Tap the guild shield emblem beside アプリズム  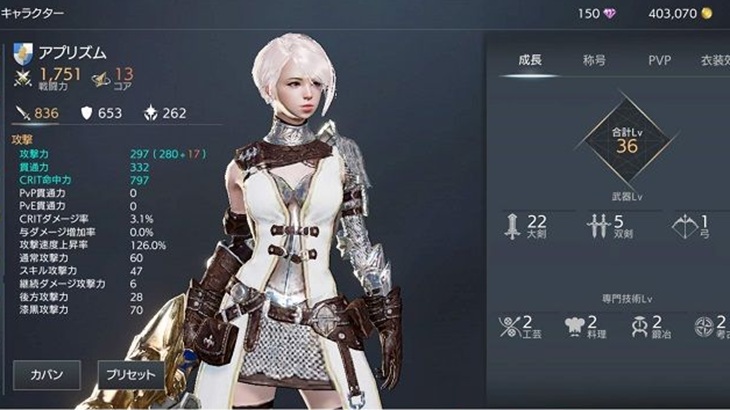(x=24, y=53)
